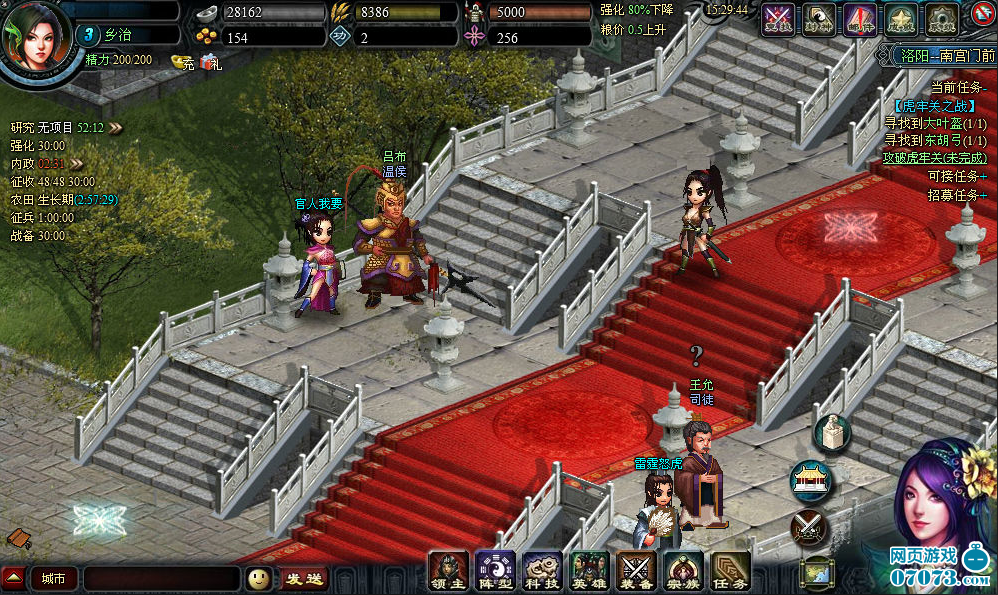Select the 攻破虎牢关 quest objective link
The width and height of the screenshot is (998, 595).
pyautogui.click(x=934, y=158)
